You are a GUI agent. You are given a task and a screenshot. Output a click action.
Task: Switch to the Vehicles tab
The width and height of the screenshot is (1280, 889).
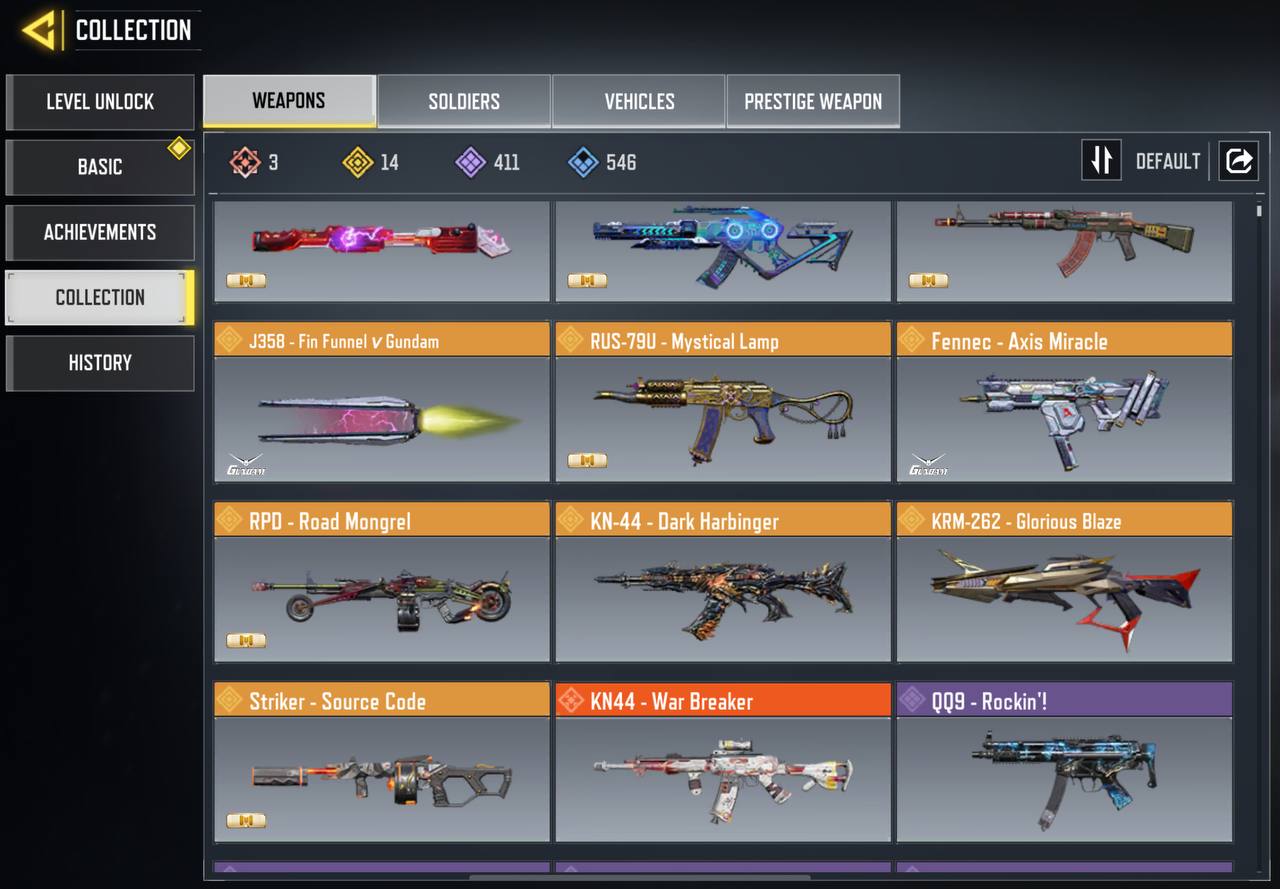[639, 102]
